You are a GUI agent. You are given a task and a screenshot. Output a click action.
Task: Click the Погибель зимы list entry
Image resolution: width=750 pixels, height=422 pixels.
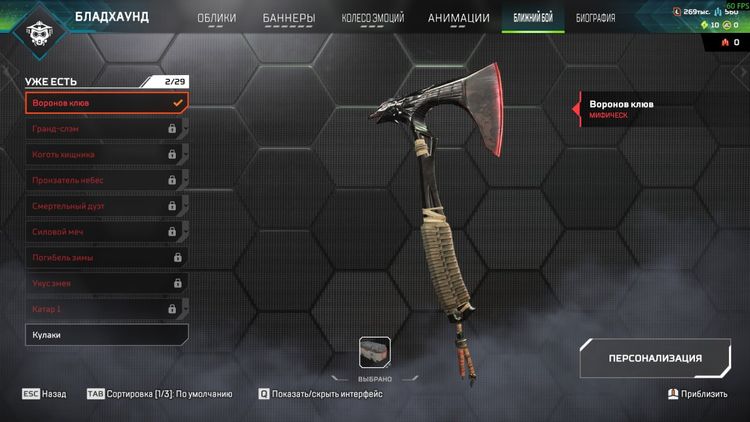coord(106,258)
